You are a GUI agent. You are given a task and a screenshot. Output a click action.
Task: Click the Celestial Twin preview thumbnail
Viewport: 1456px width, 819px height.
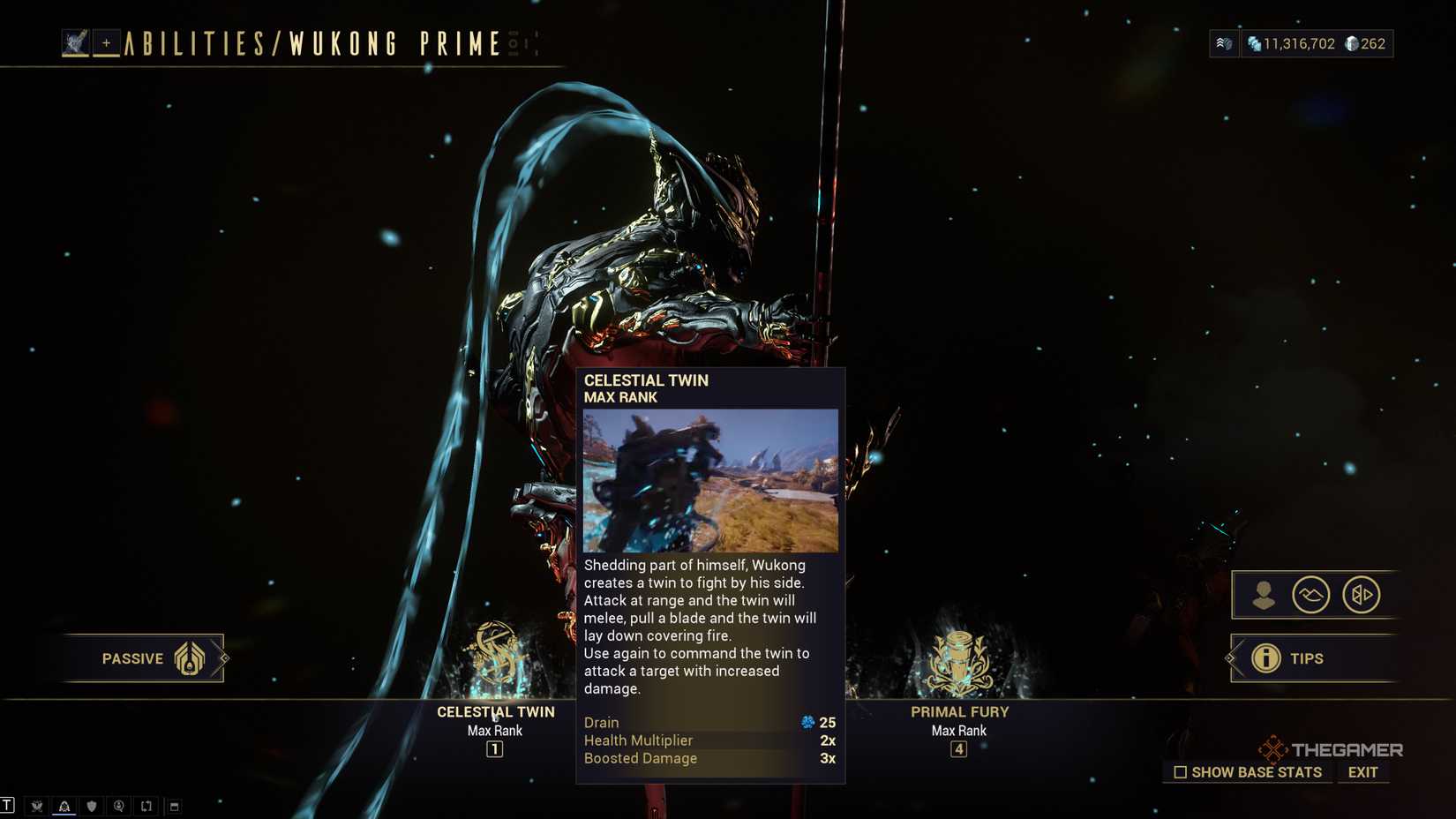tap(711, 478)
